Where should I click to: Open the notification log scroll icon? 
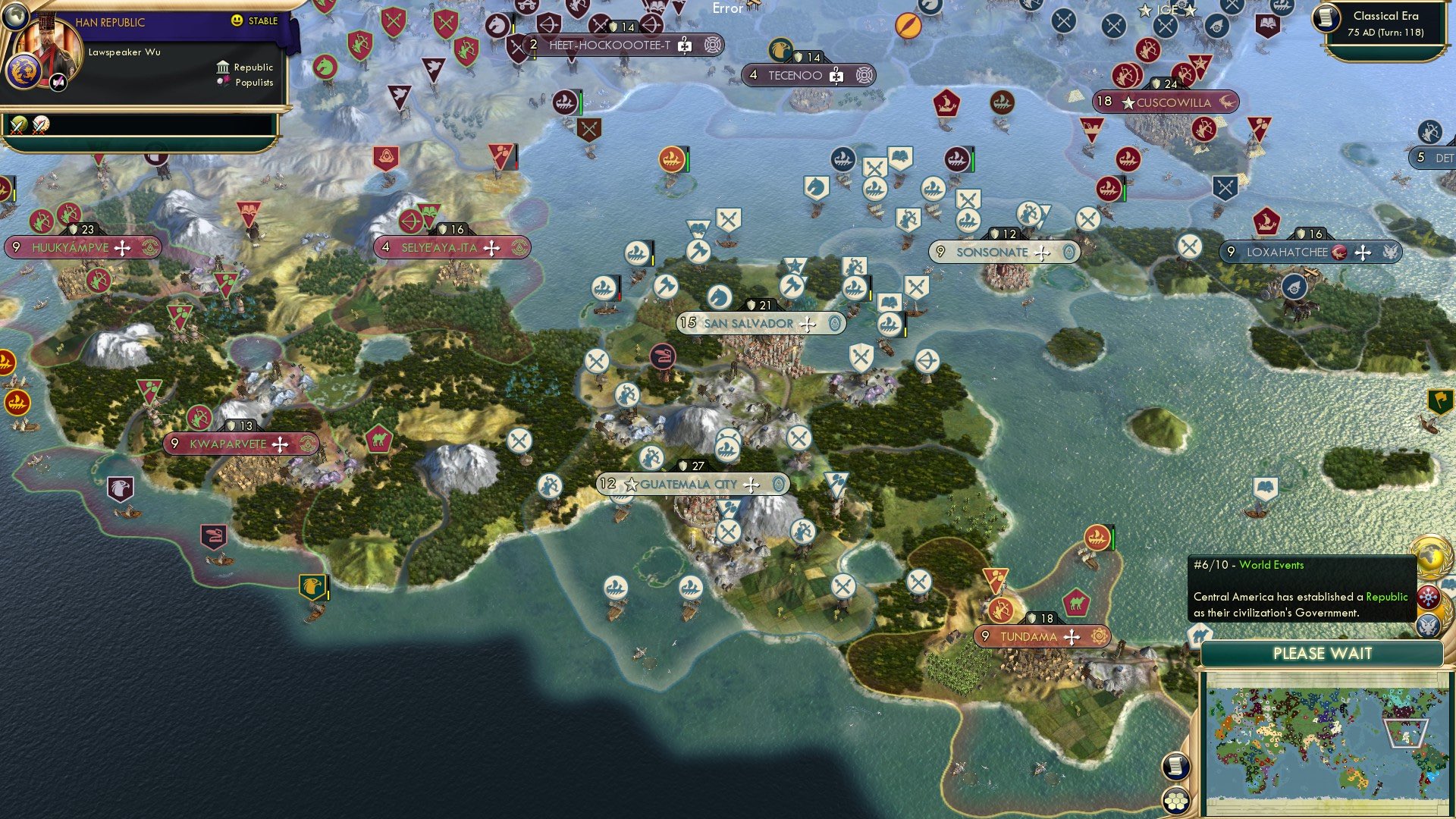1175,766
